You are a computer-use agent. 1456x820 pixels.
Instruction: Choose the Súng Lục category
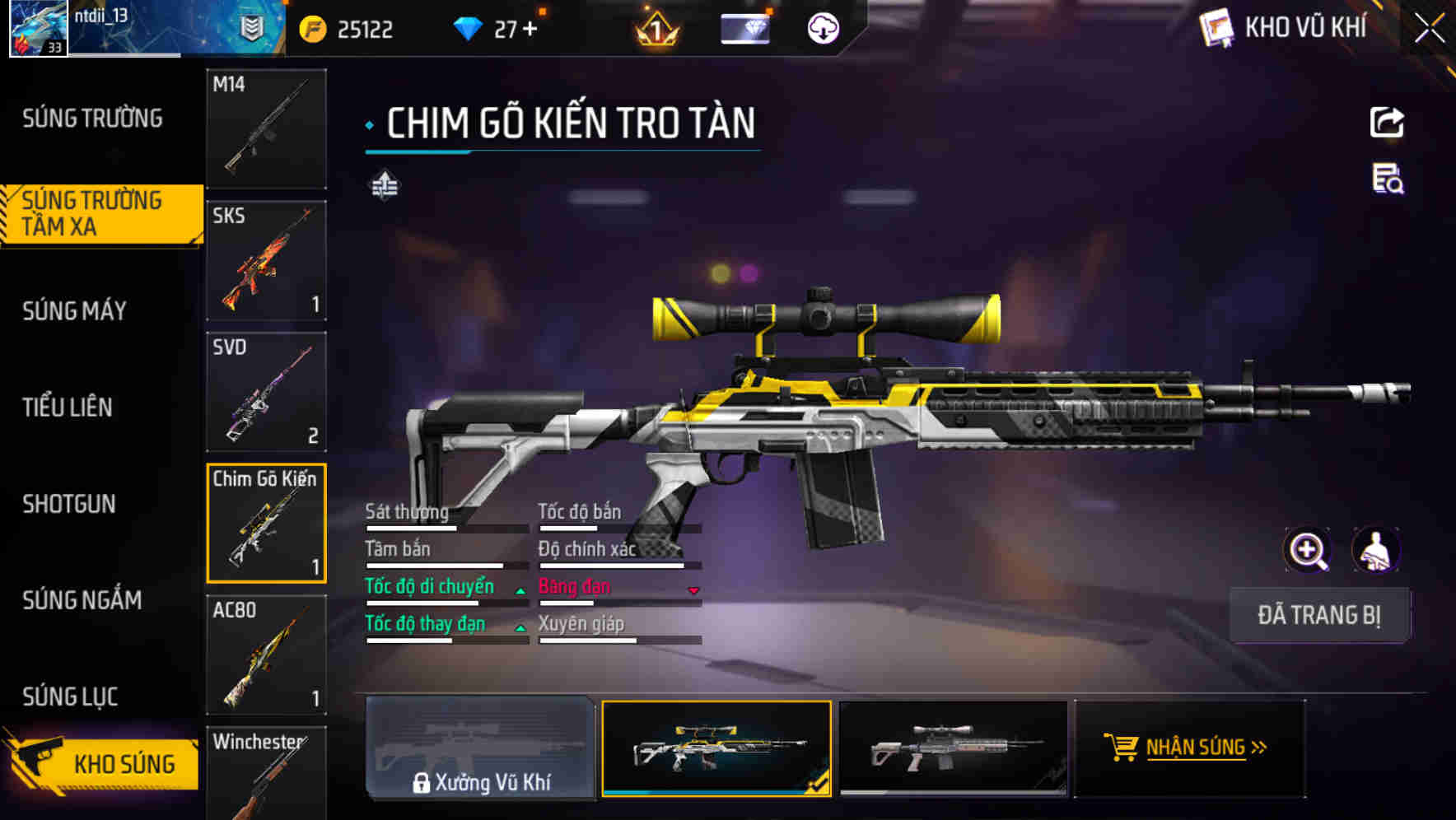pos(71,697)
